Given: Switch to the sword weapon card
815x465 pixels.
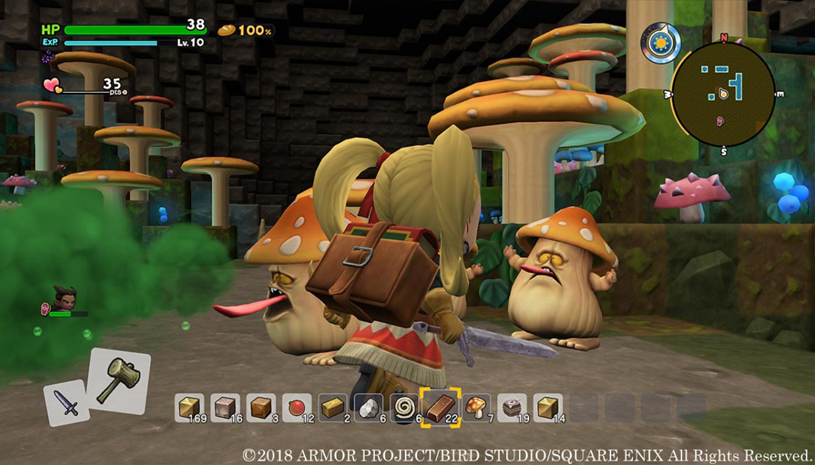Looking at the screenshot, I should click(66, 403).
